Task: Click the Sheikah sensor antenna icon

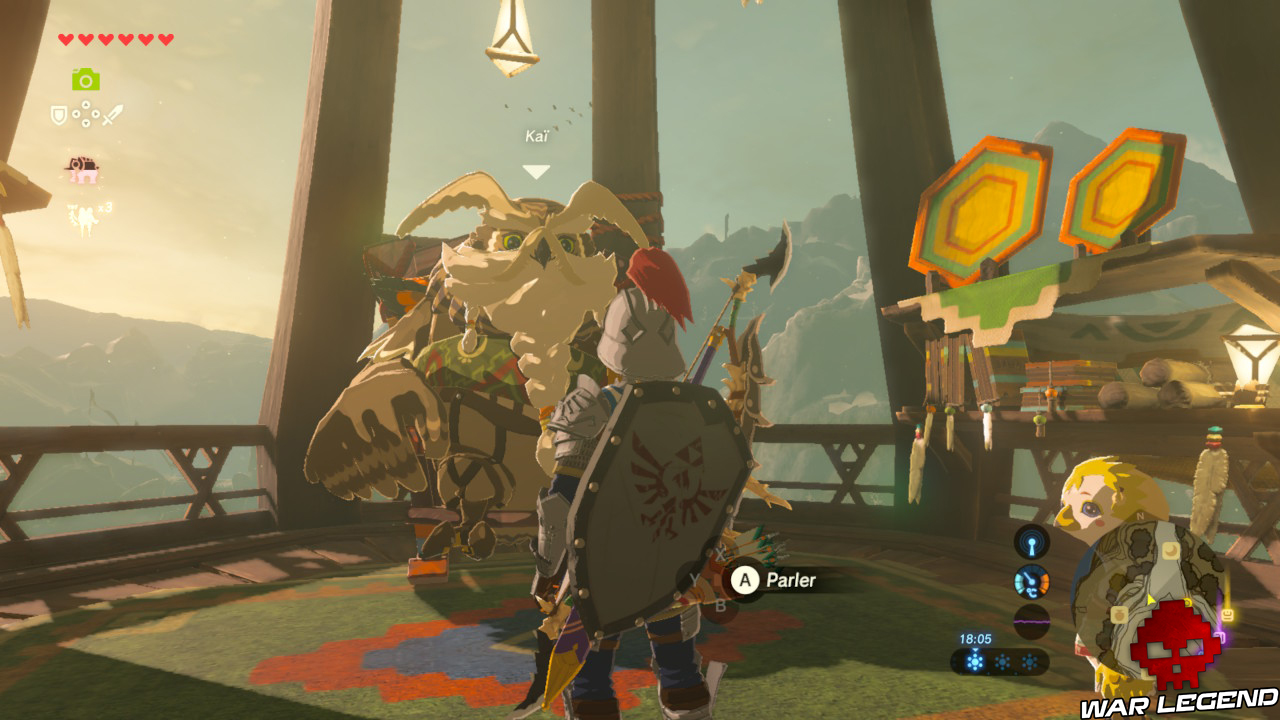Action: [1032, 542]
